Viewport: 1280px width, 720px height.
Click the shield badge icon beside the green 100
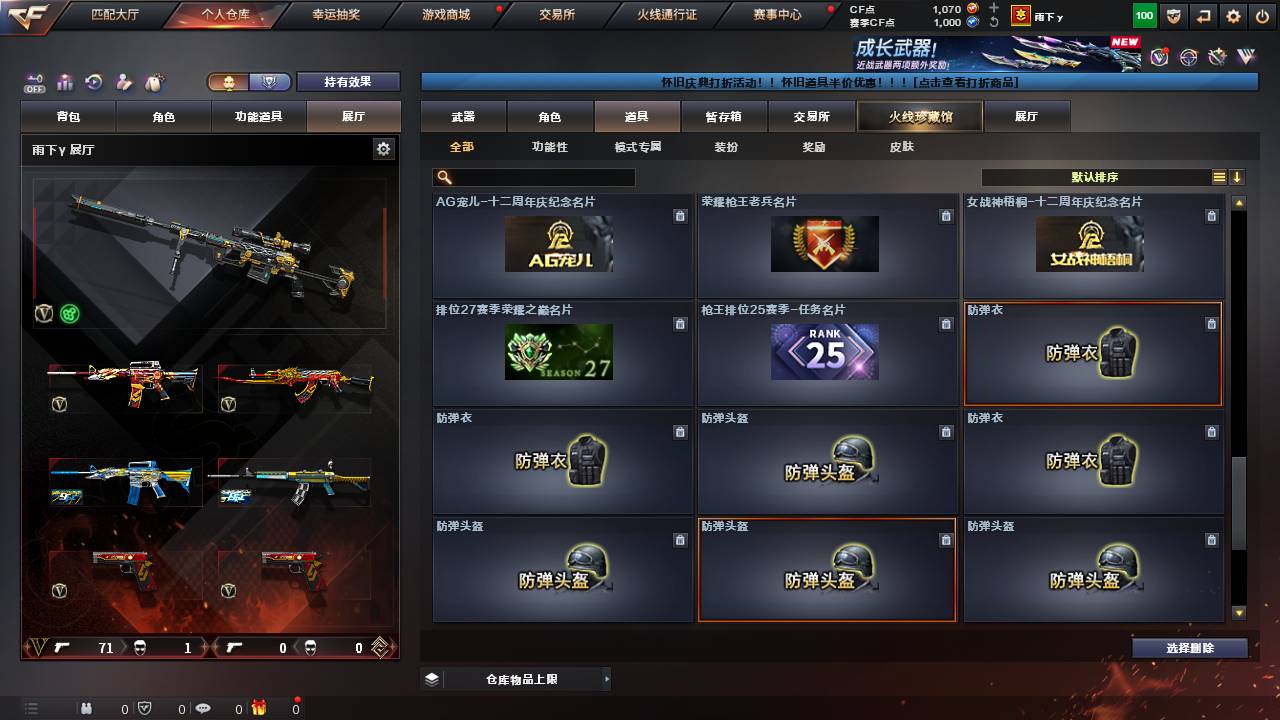(x=1173, y=16)
